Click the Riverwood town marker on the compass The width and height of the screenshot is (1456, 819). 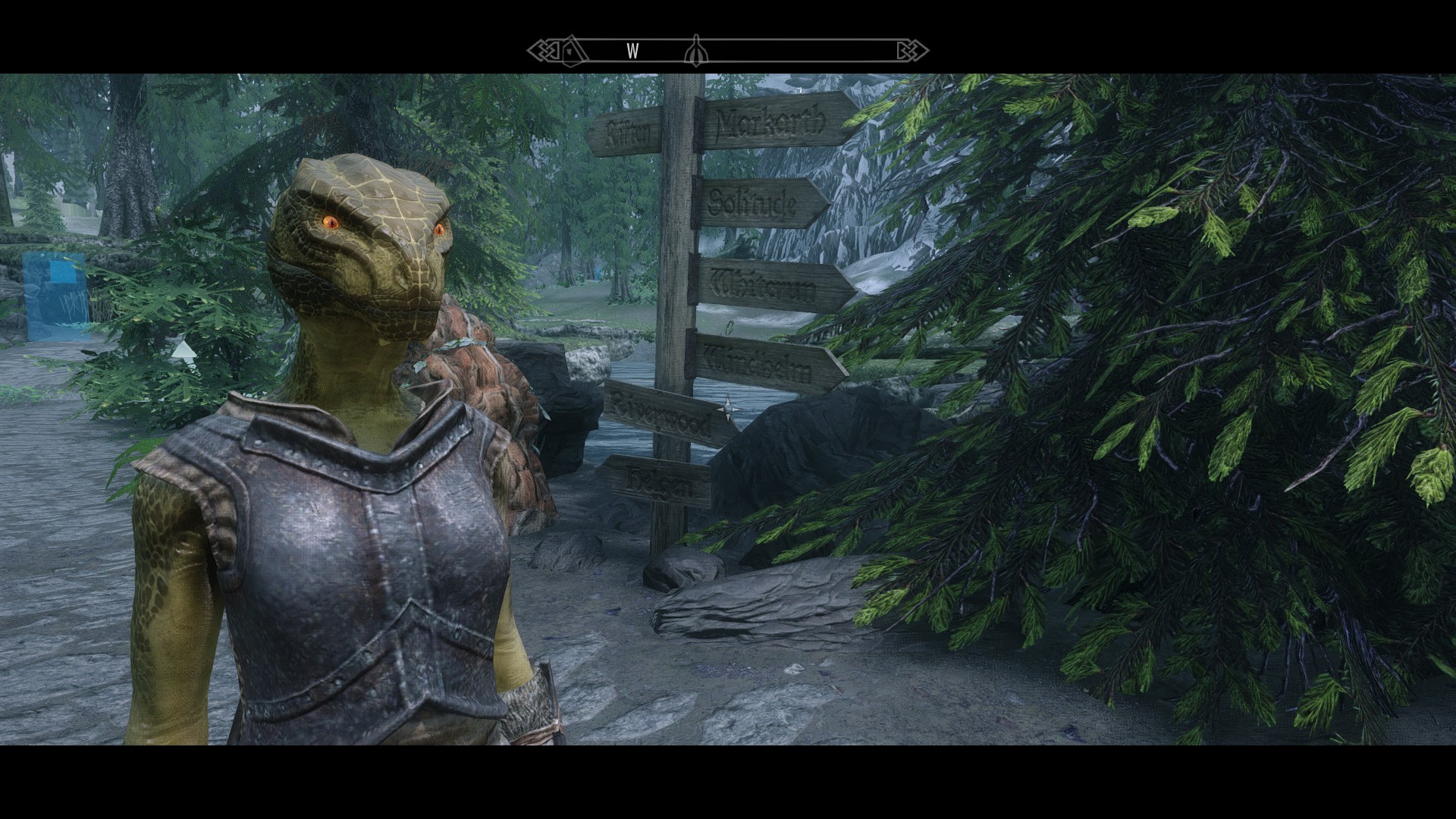coord(575,52)
